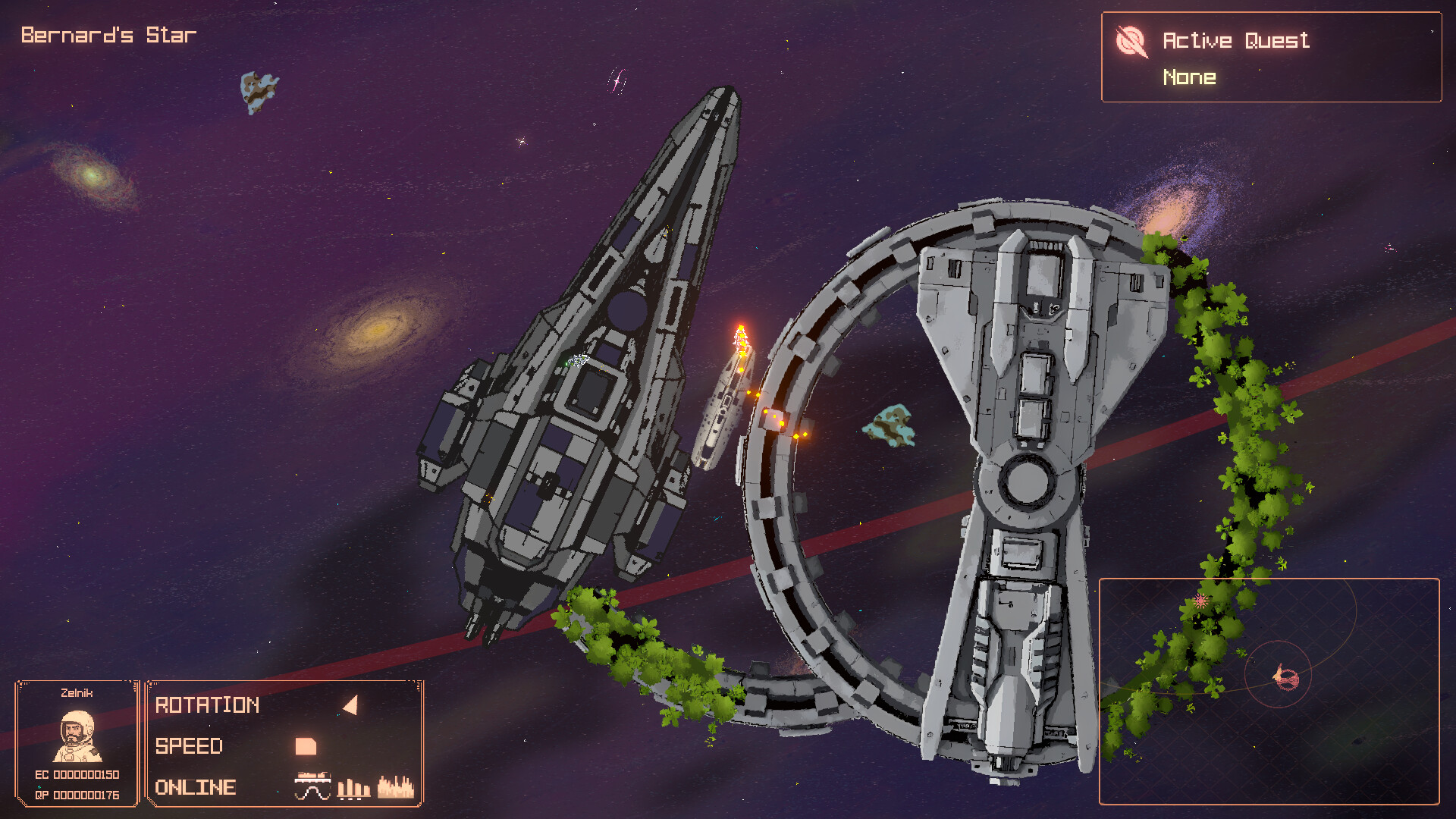The width and height of the screenshot is (1456, 819).
Task: Click the QP 0000000176 counter
Action: 79,794
